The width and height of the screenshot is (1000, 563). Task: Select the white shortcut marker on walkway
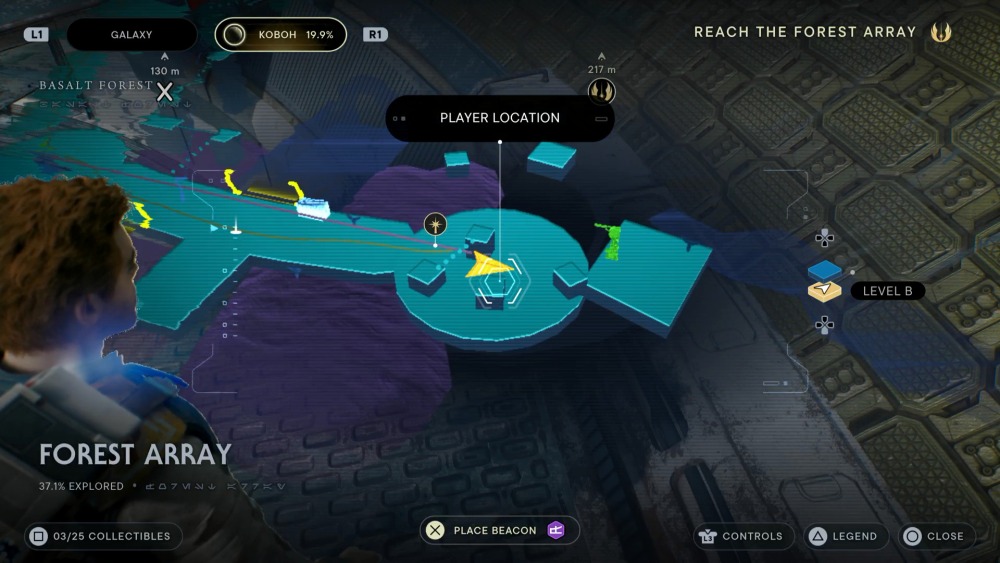313,207
